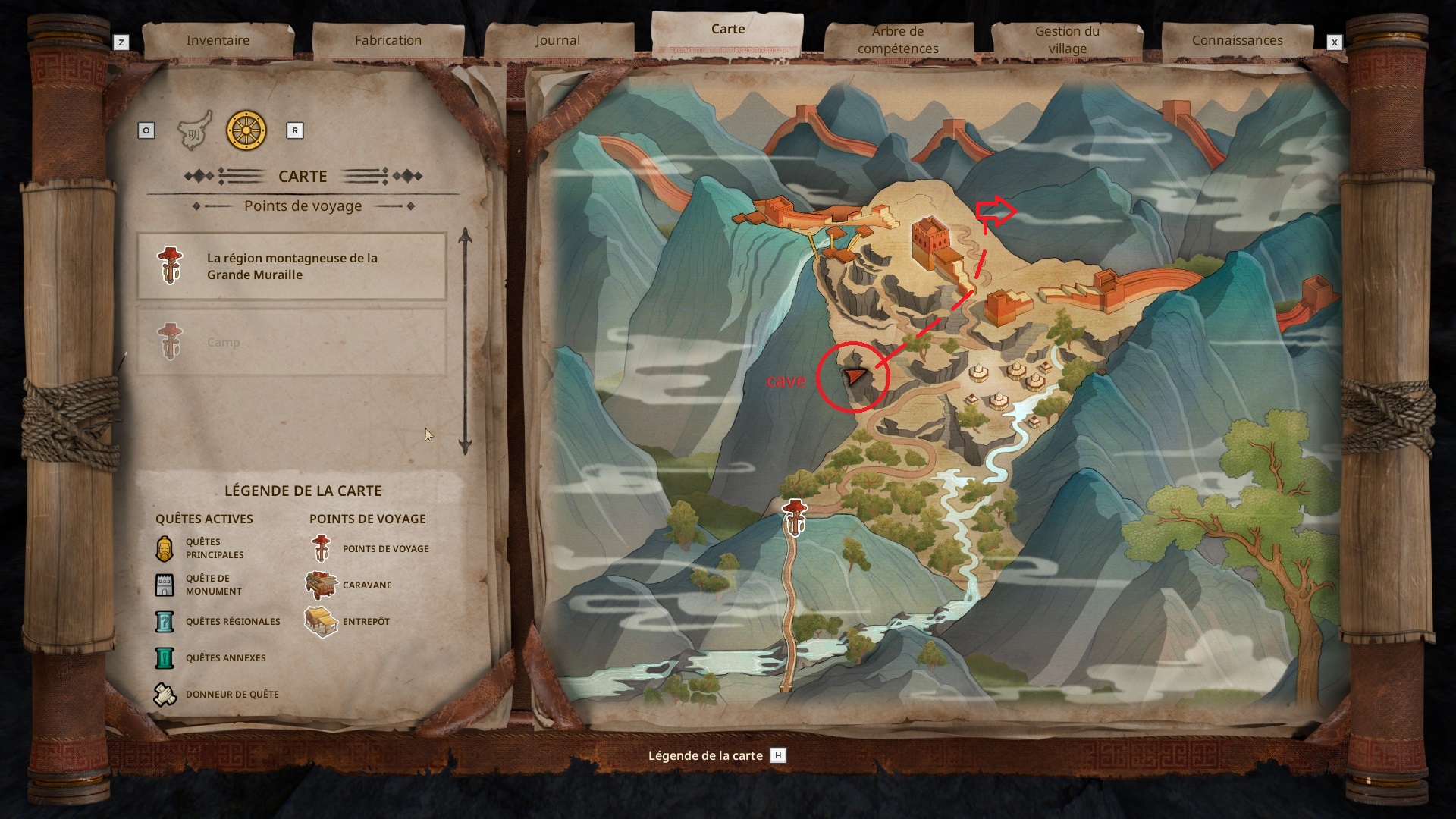Select the Carte tab
This screenshot has width=1456, height=819.
pos(727,30)
